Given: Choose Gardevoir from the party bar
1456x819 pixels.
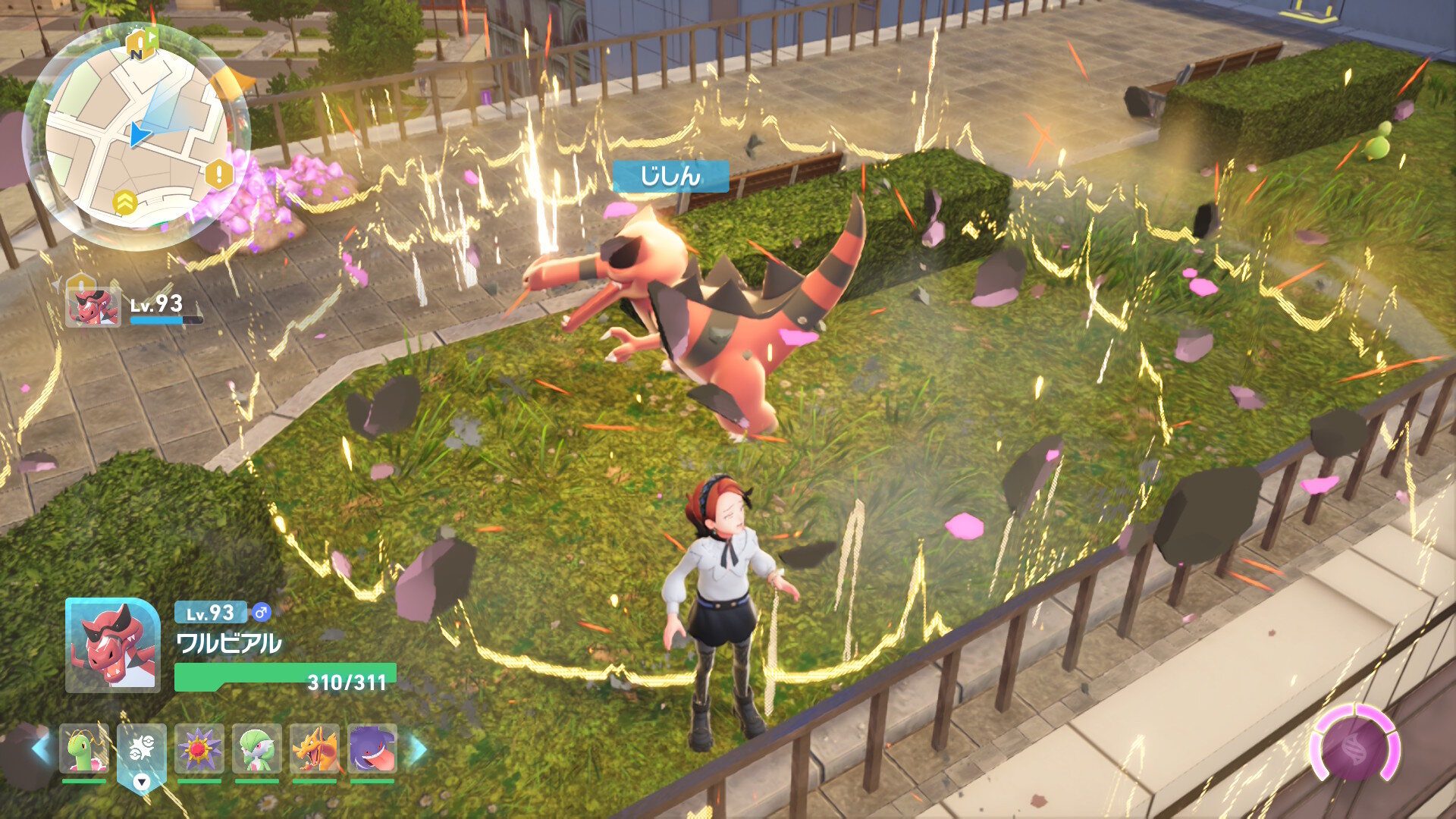Looking at the screenshot, I should click(256, 749).
